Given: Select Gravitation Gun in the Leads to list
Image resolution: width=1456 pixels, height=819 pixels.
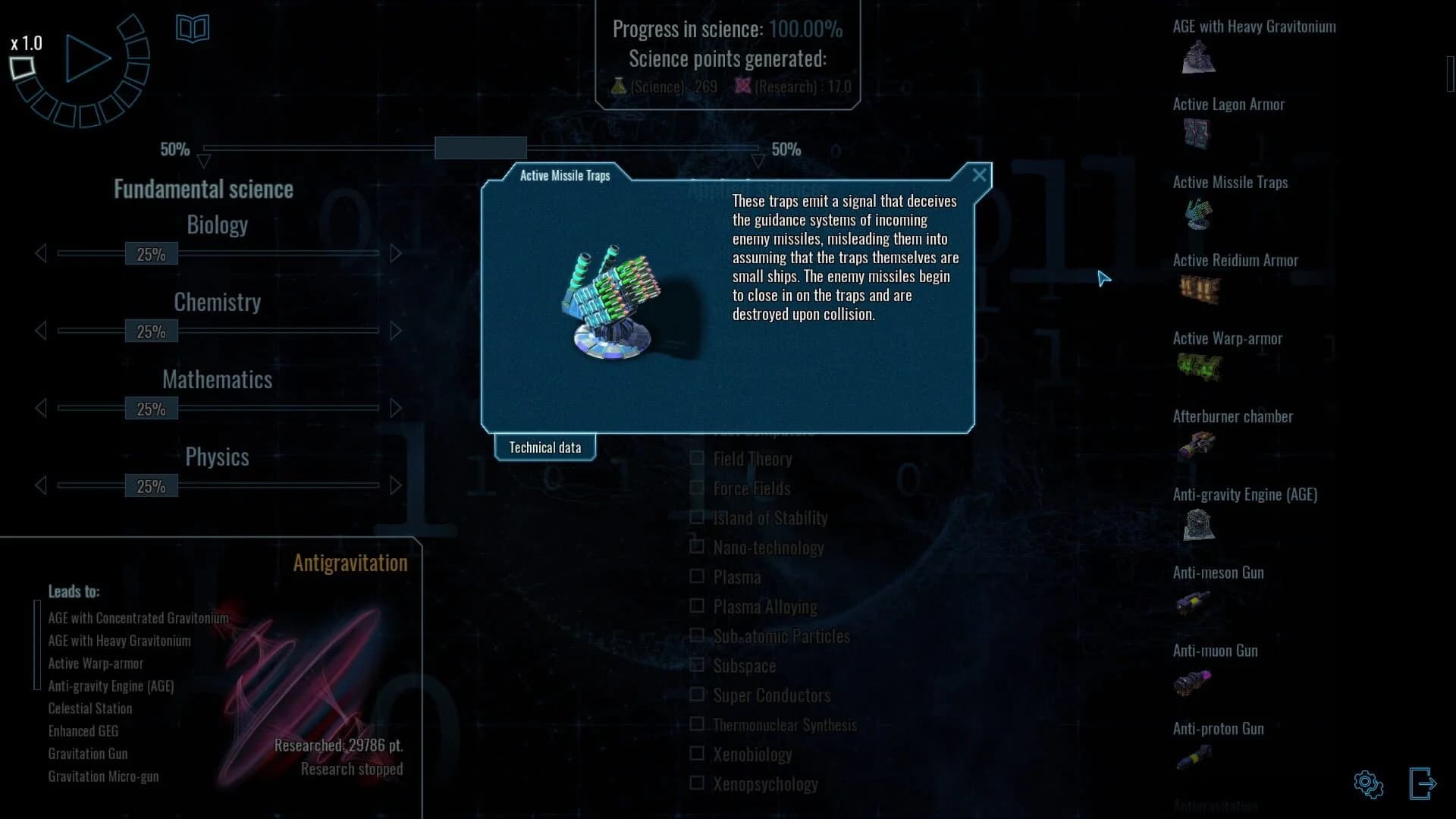Looking at the screenshot, I should tap(88, 753).
